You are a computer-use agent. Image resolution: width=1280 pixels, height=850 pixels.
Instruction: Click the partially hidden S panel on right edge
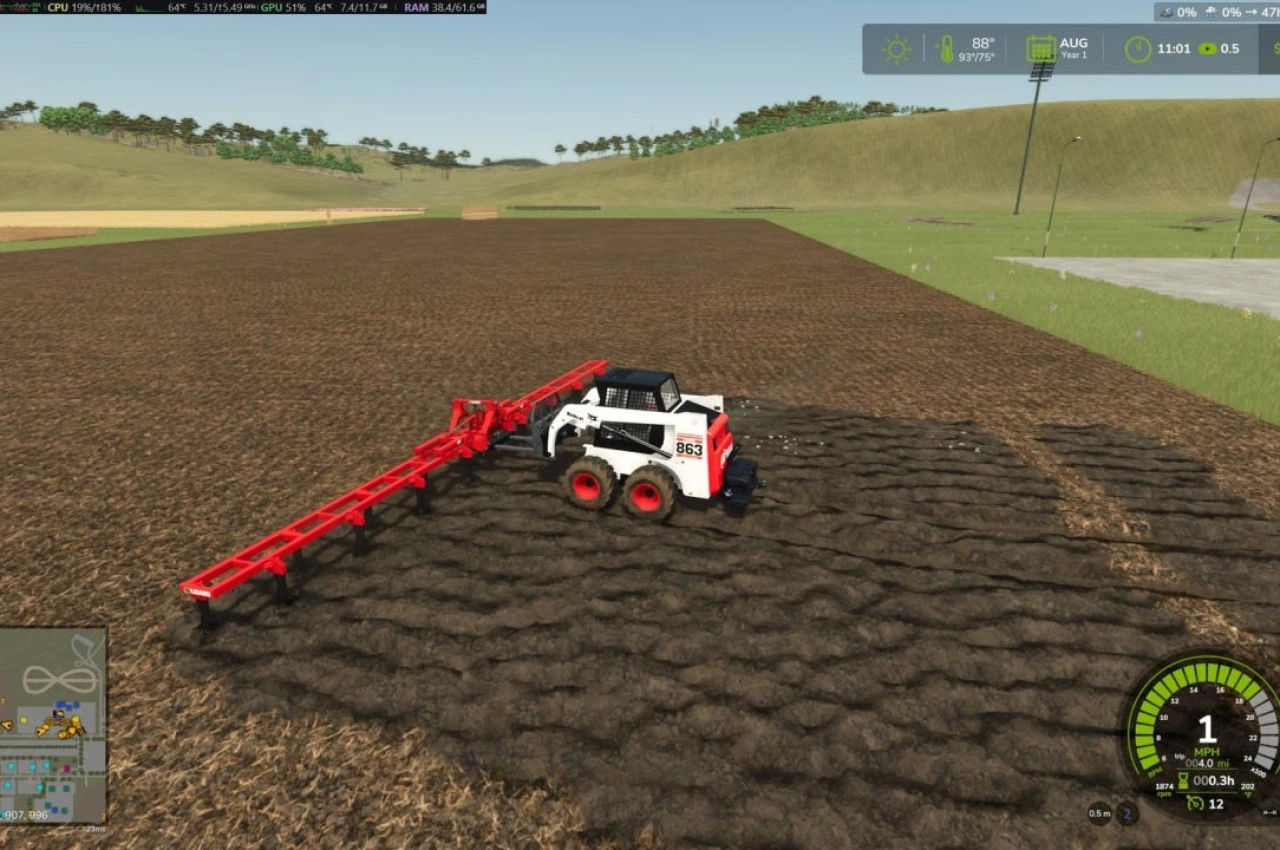point(1275,47)
